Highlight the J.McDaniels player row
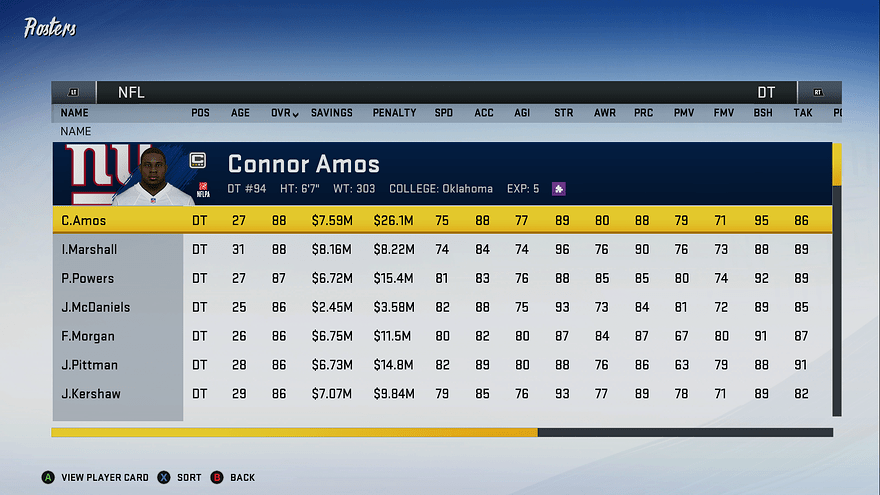Viewport: 880px width, 495px height. [x=440, y=307]
